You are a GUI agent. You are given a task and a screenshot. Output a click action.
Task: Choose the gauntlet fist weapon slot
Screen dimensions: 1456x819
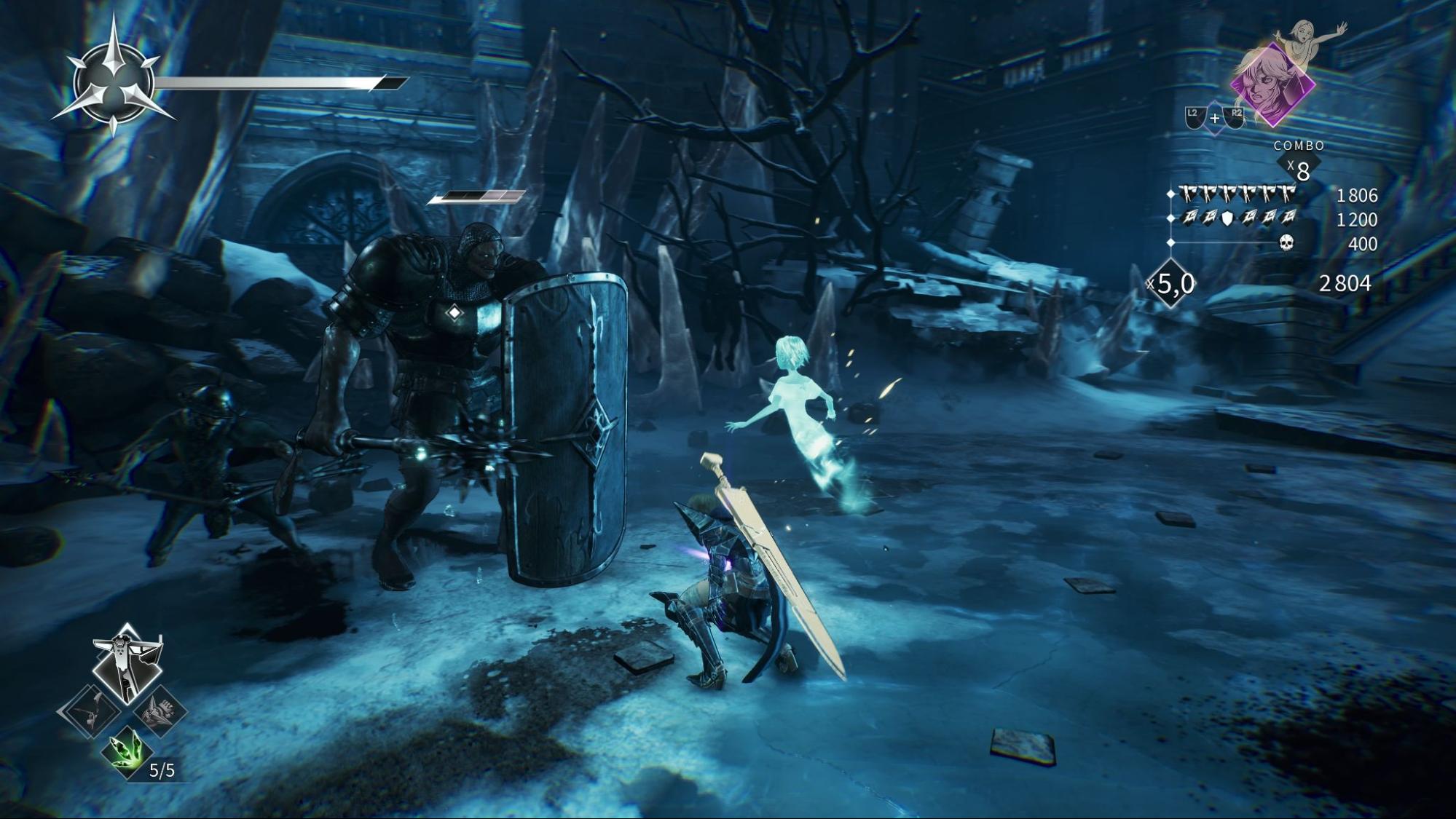click(x=160, y=711)
